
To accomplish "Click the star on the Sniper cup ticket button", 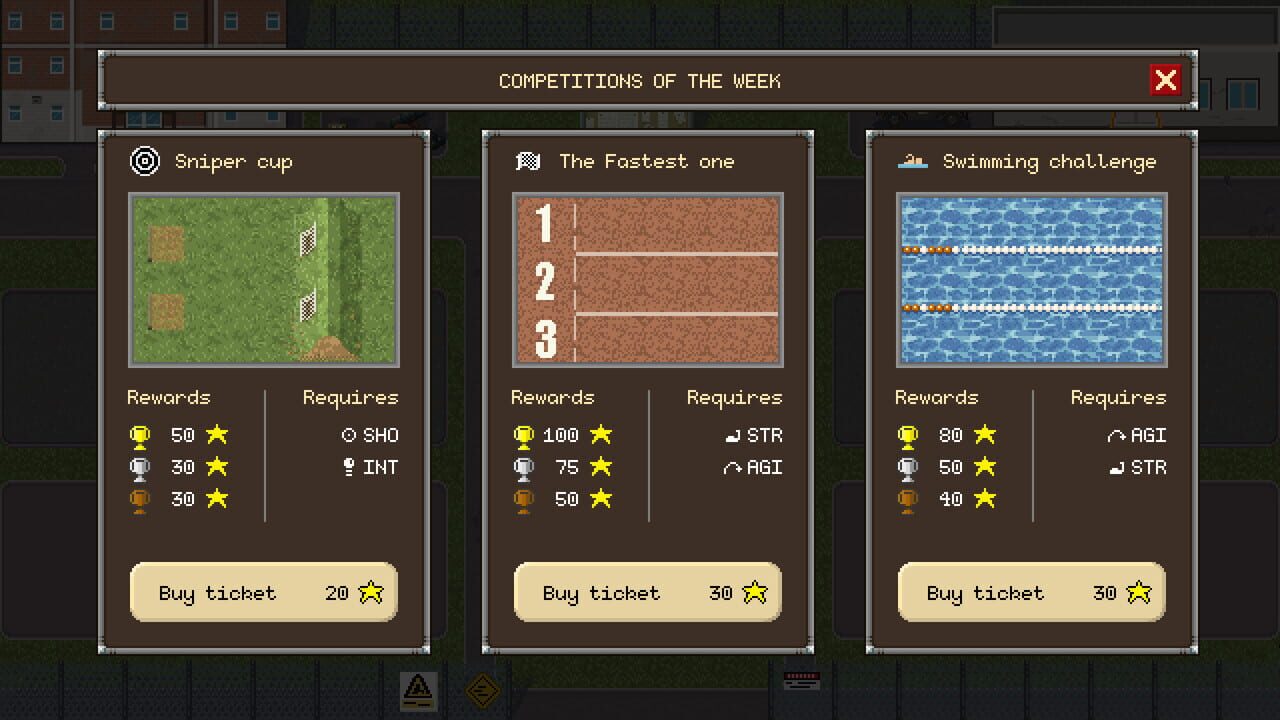I will (x=371, y=592).
